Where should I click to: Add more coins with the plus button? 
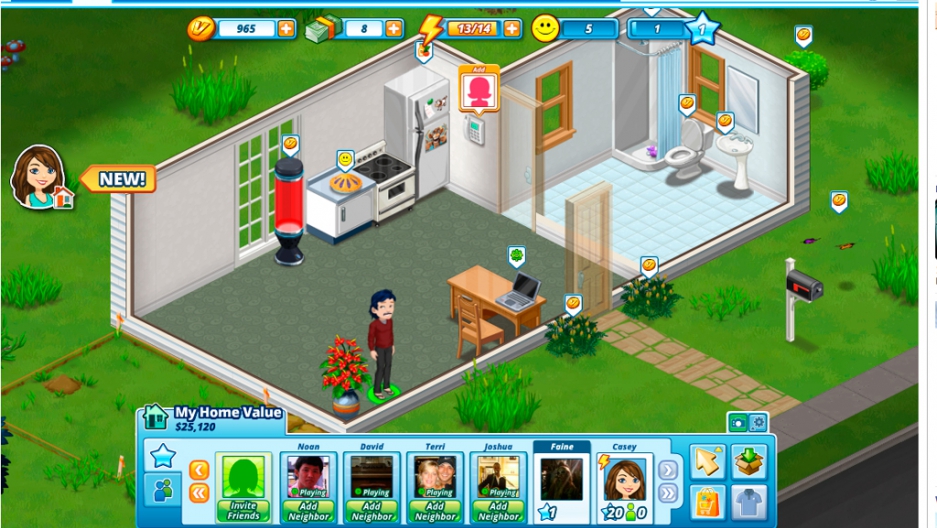pyautogui.click(x=287, y=29)
